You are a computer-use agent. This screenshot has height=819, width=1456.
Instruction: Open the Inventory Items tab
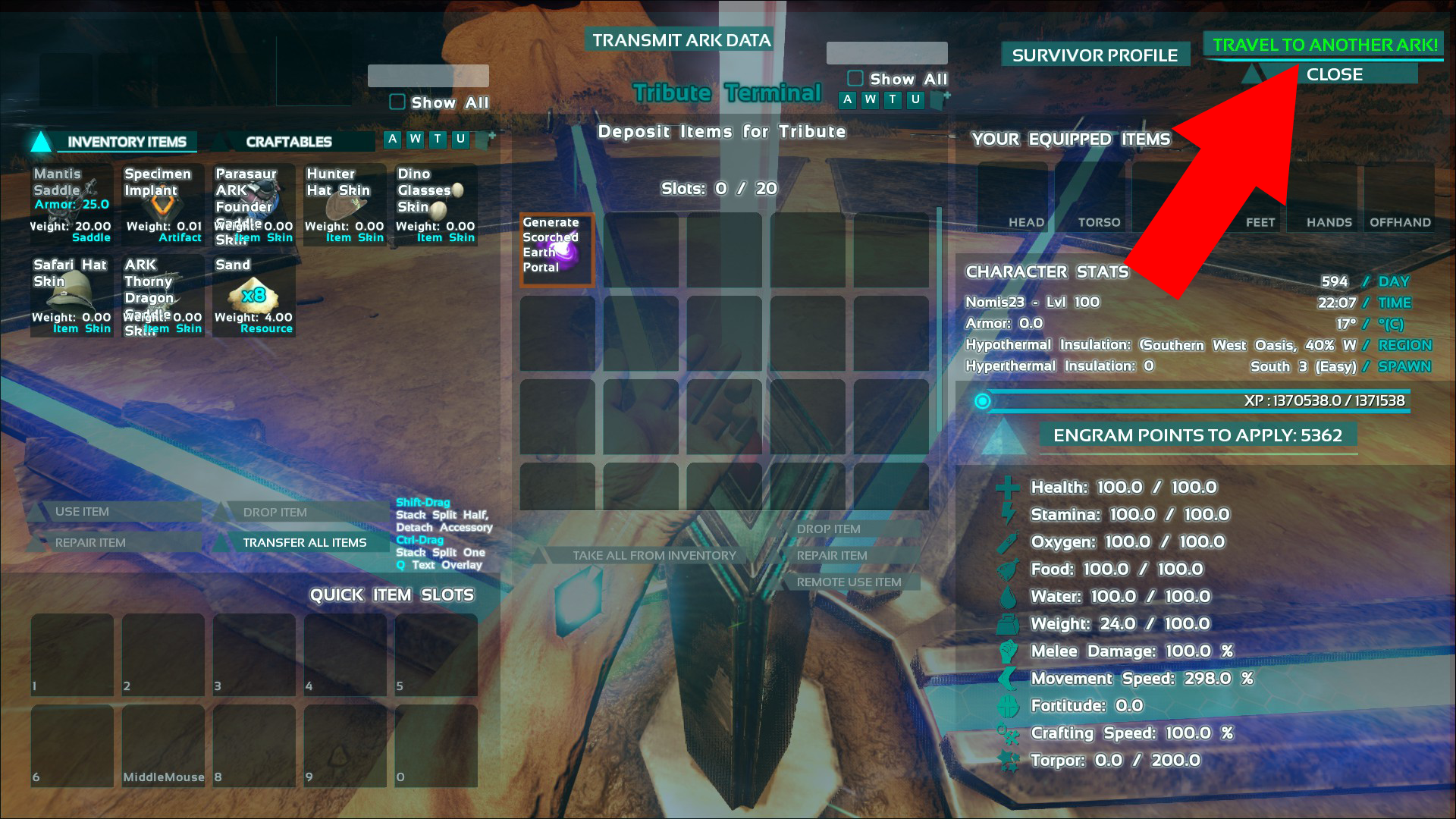tap(126, 142)
